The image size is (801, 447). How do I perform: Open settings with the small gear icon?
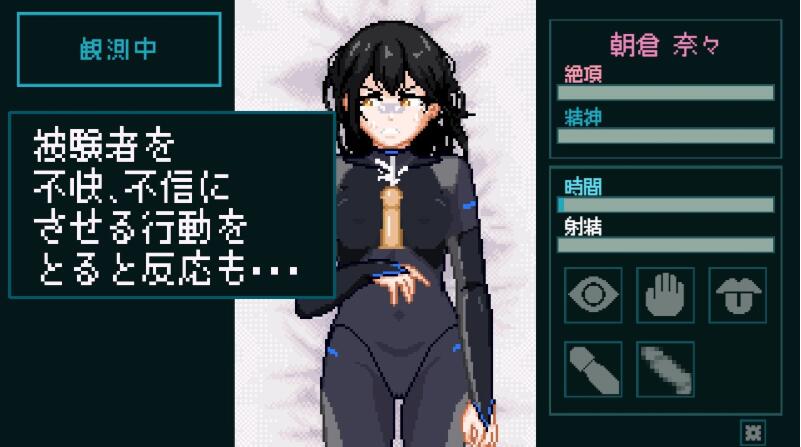752,432
